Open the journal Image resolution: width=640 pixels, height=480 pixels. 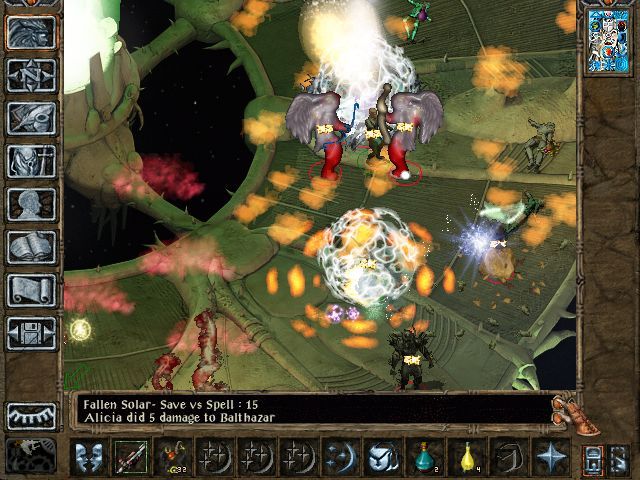coord(31,118)
